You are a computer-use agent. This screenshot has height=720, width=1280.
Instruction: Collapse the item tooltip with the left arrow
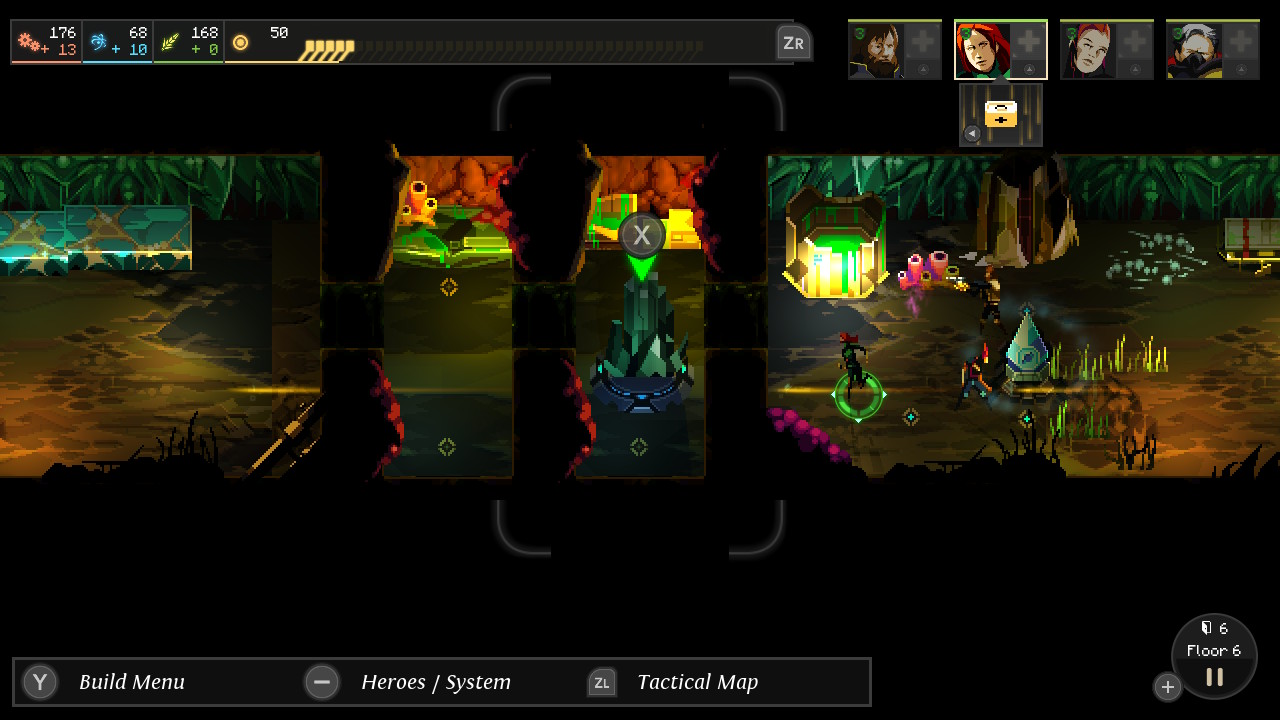[x=972, y=133]
